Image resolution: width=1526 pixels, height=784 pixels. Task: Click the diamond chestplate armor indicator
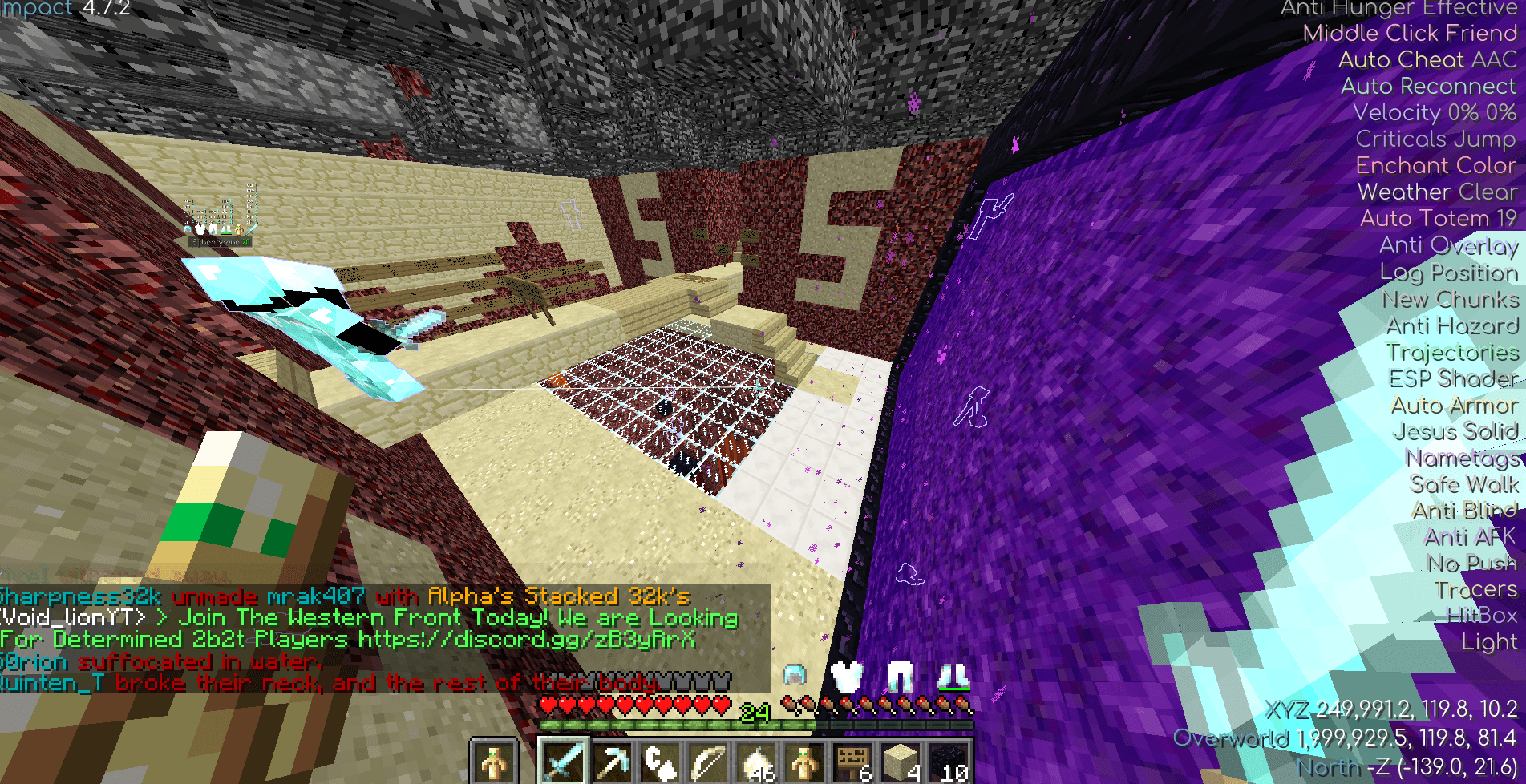click(846, 676)
